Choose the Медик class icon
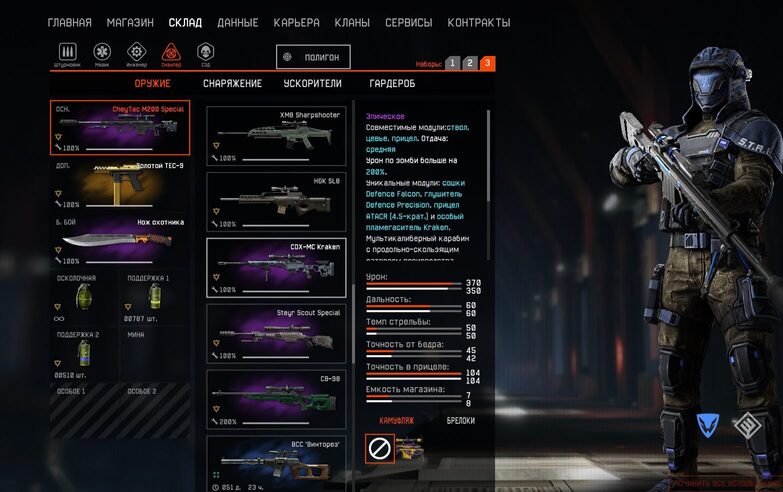The width and height of the screenshot is (783, 492). (102, 53)
